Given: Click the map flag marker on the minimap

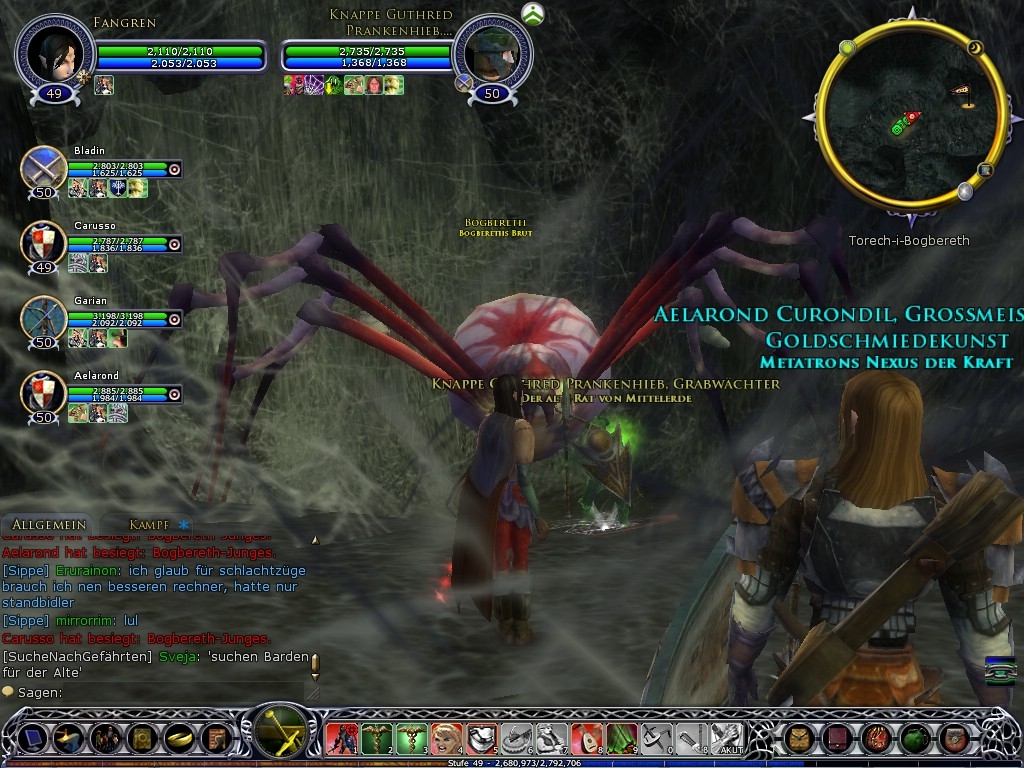Looking at the screenshot, I should point(963,95).
